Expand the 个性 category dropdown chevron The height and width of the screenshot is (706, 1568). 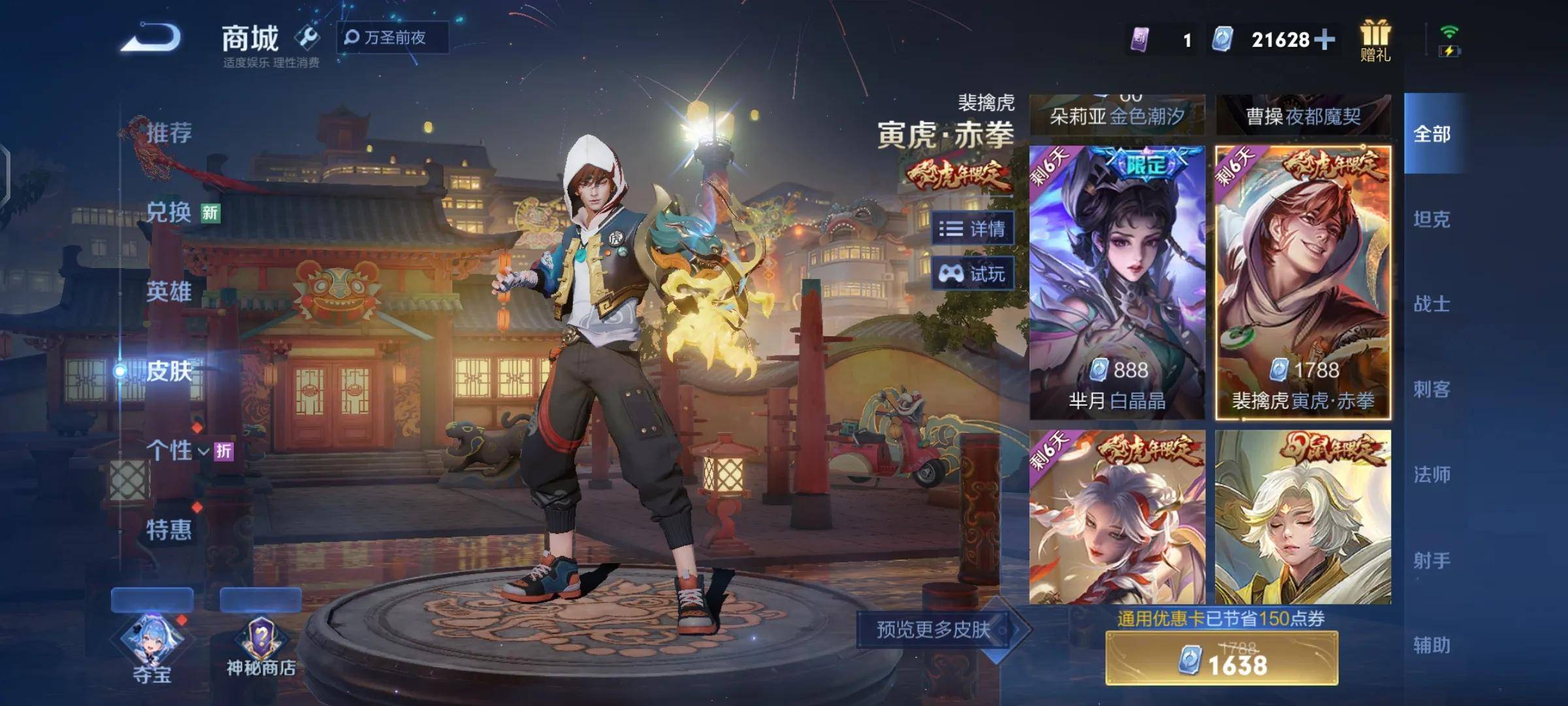(203, 451)
